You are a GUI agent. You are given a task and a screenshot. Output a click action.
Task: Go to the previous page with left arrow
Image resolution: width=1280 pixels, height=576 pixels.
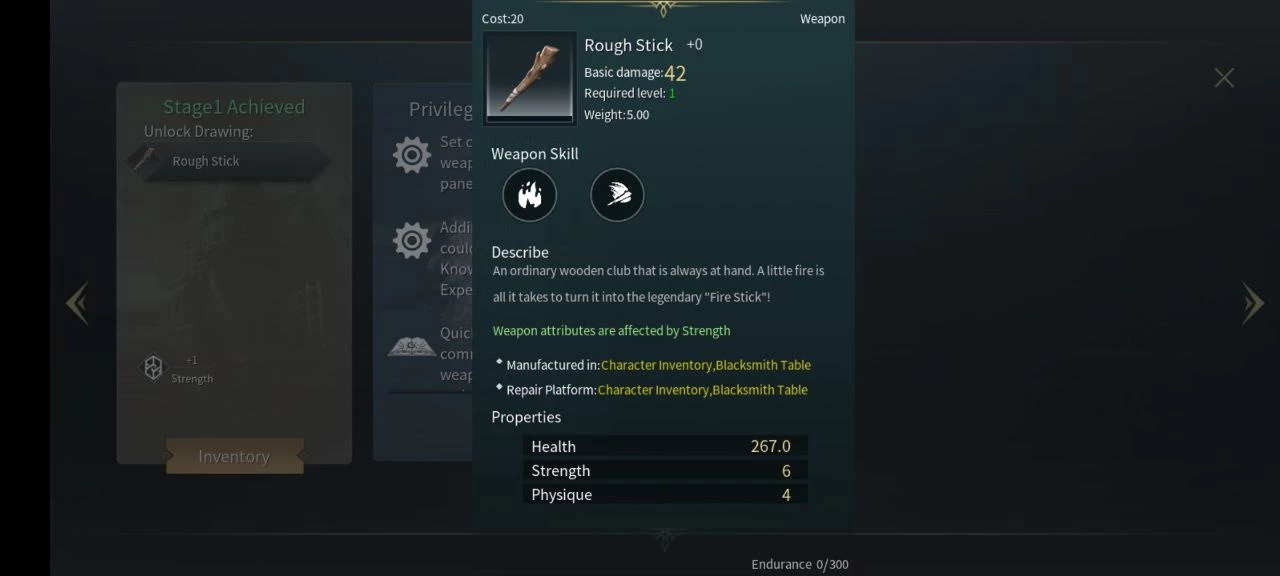point(78,303)
